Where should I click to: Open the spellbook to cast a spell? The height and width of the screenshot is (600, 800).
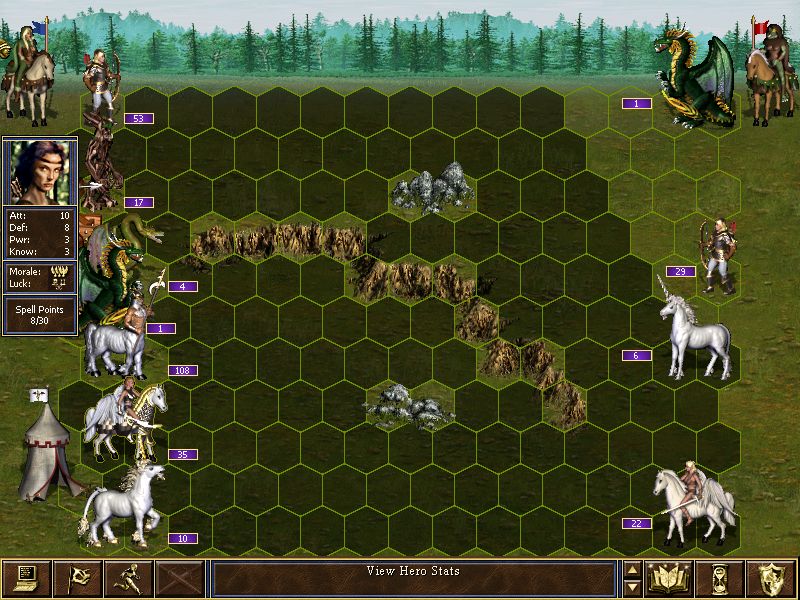point(670,578)
